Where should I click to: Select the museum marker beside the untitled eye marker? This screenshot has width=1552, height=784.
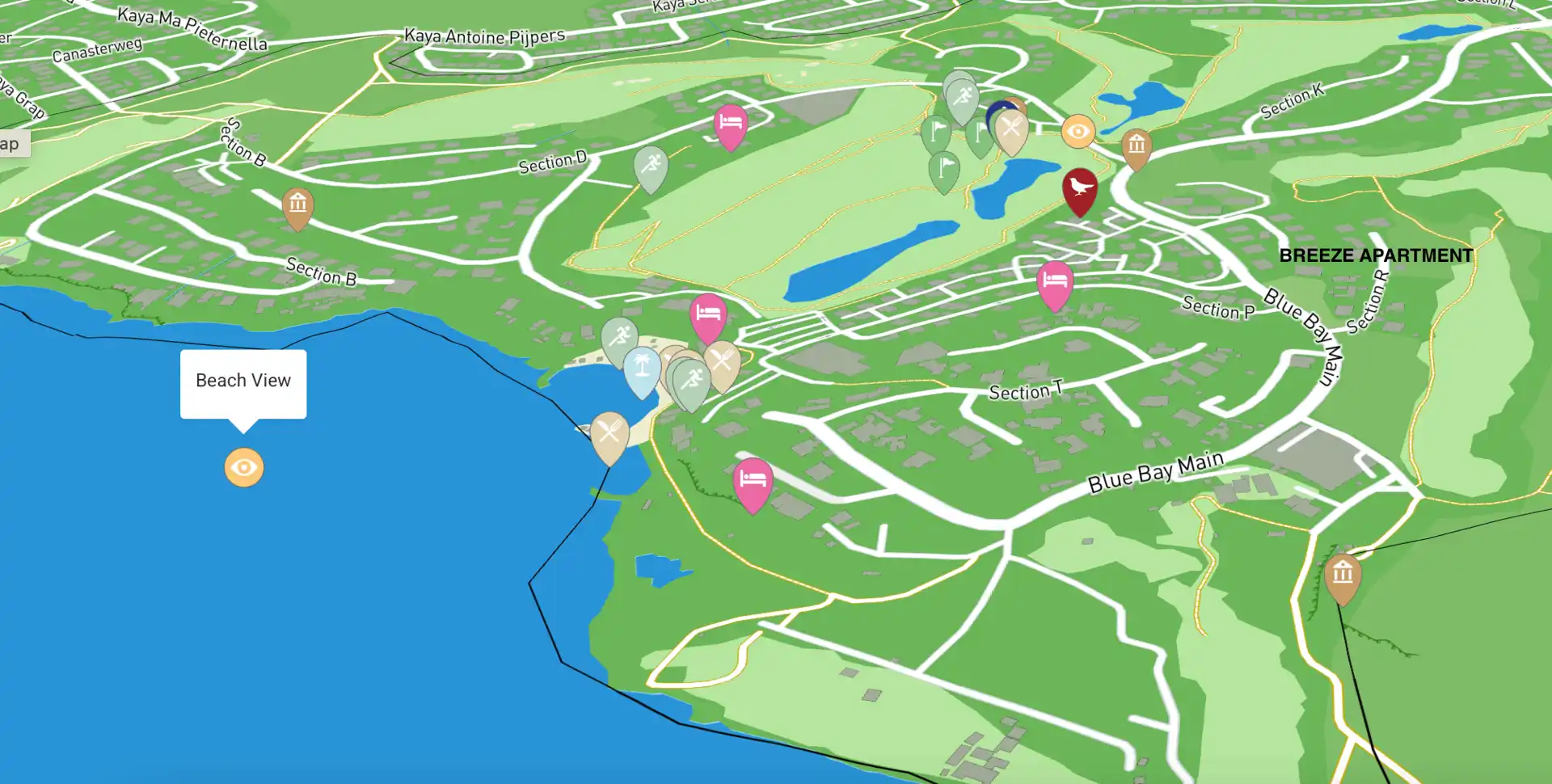tap(1136, 146)
